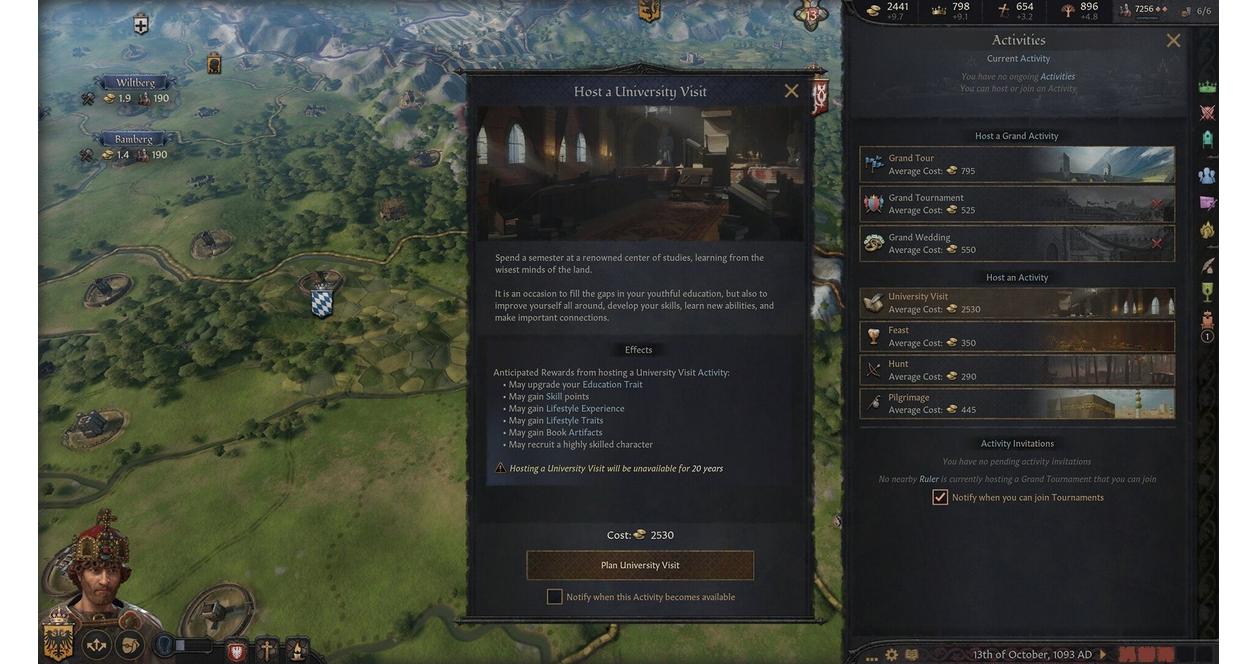The image size is (1256, 664).
Task: Click the game speed play arrow
Action: click(1104, 655)
